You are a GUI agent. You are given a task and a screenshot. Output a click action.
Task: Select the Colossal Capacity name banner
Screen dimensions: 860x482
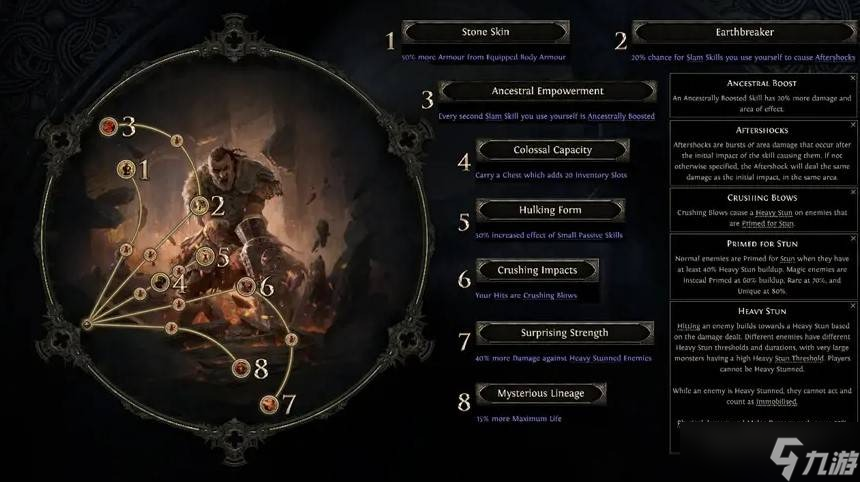click(x=552, y=150)
